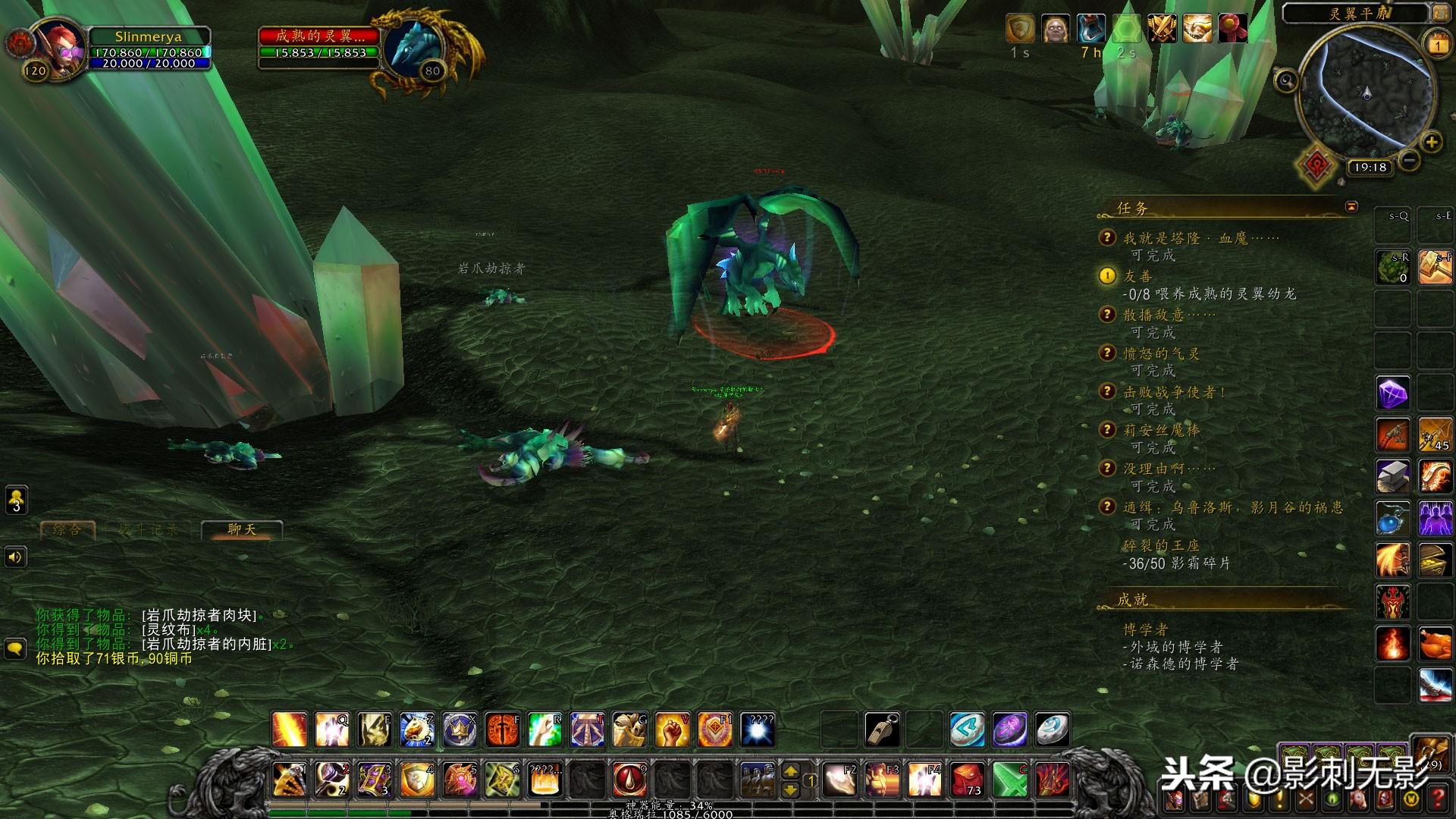1456x819 pixels.
Task: Activate the green sword ability bound to C
Action: [1010, 779]
